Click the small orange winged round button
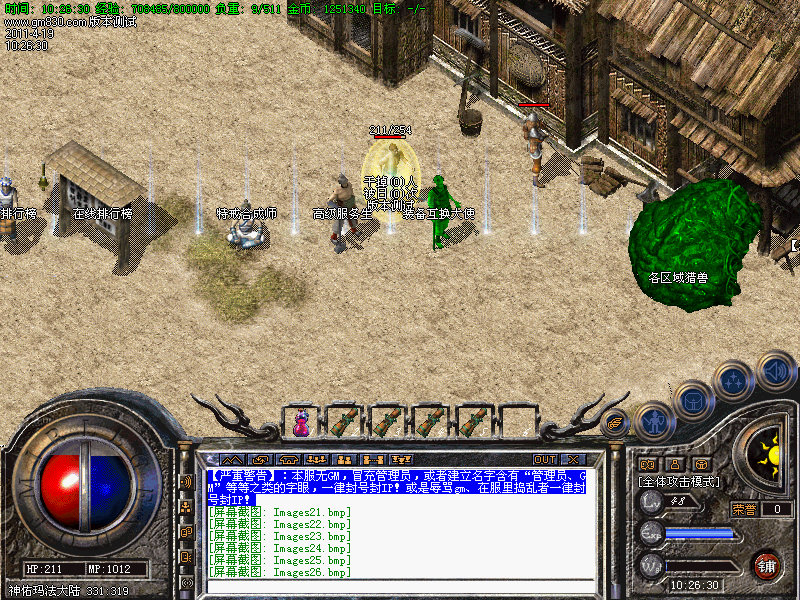 pos(616,423)
